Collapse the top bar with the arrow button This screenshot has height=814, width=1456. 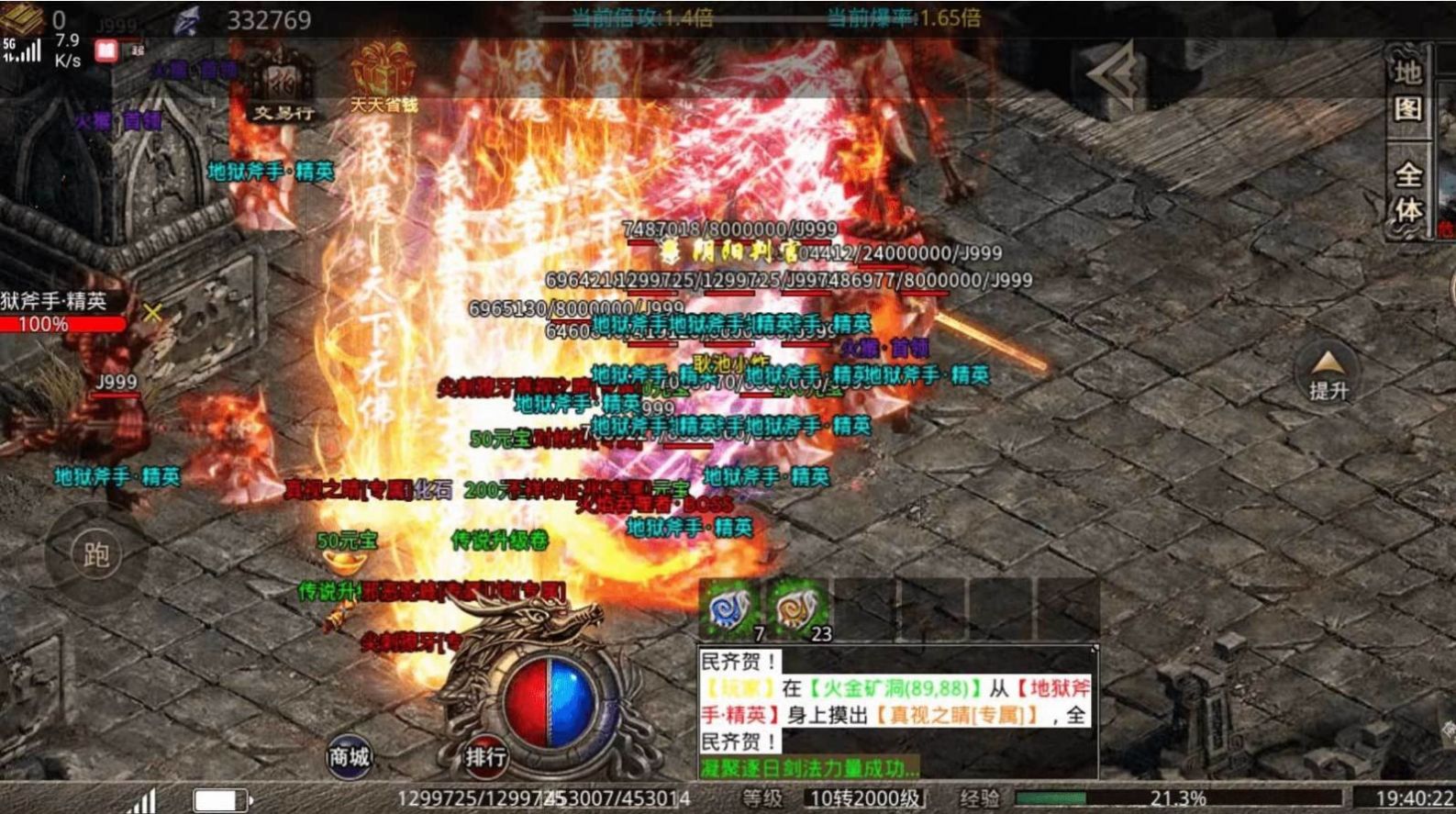1115,74
